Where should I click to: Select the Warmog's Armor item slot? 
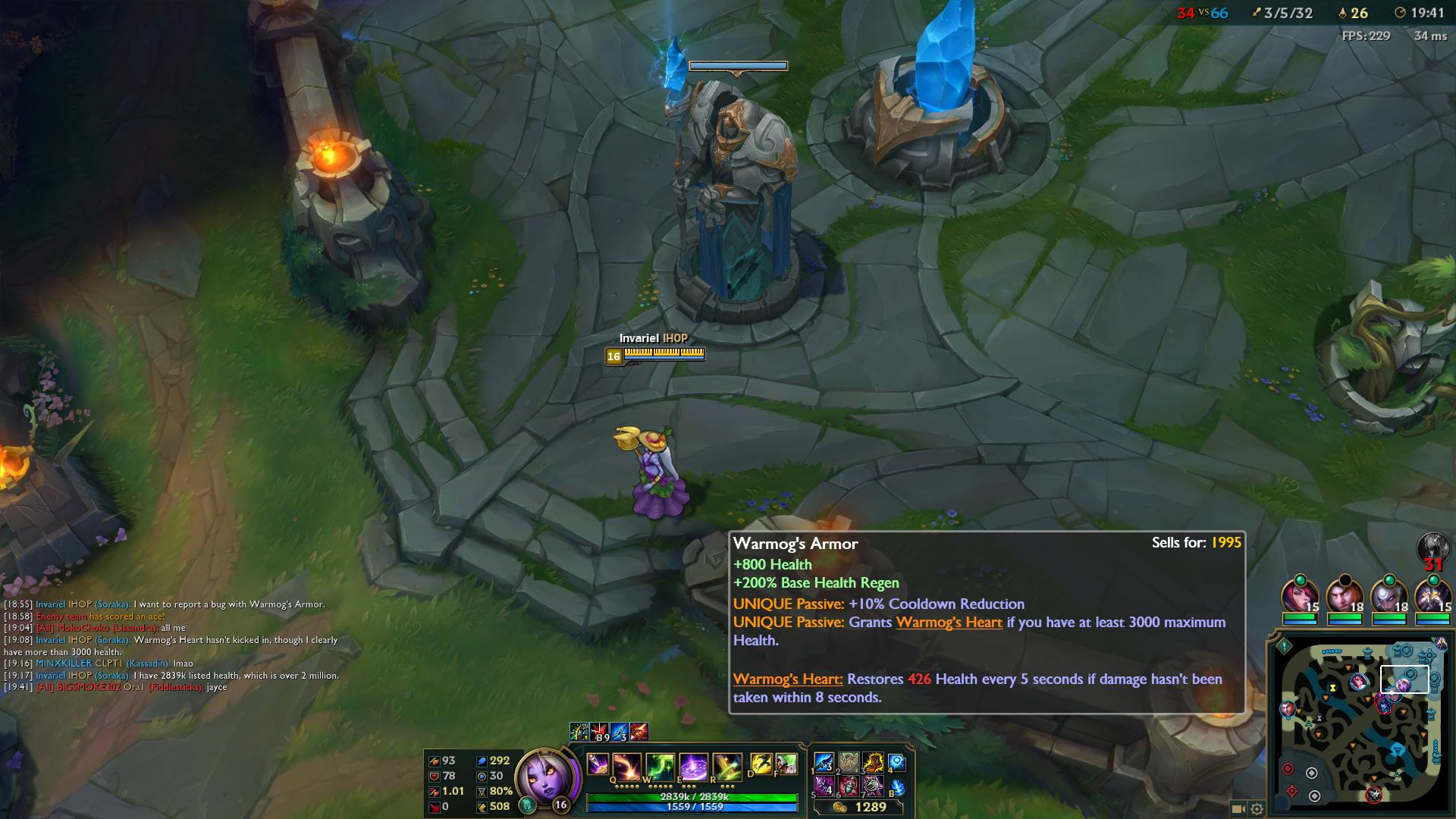[x=849, y=762]
